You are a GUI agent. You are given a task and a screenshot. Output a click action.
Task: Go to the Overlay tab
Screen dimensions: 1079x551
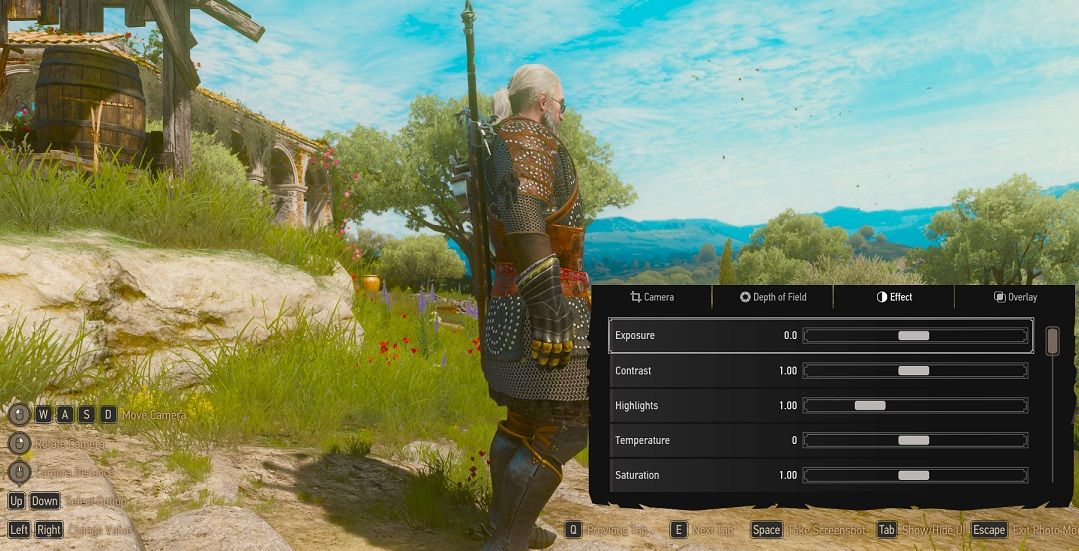click(1015, 297)
